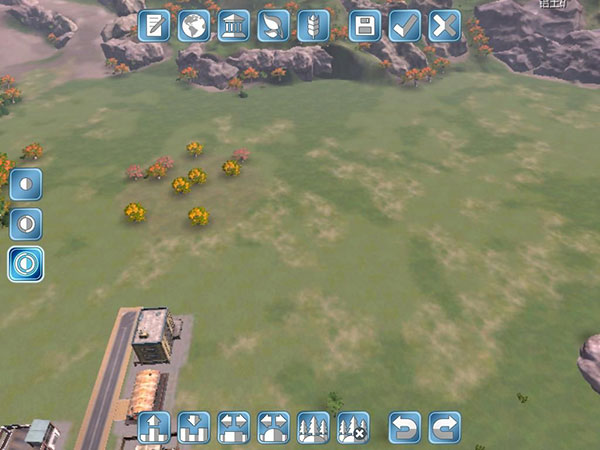The width and height of the screenshot is (600, 450).
Task: Choose the wheat stalk crops icon
Action: [x=313, y=25]
